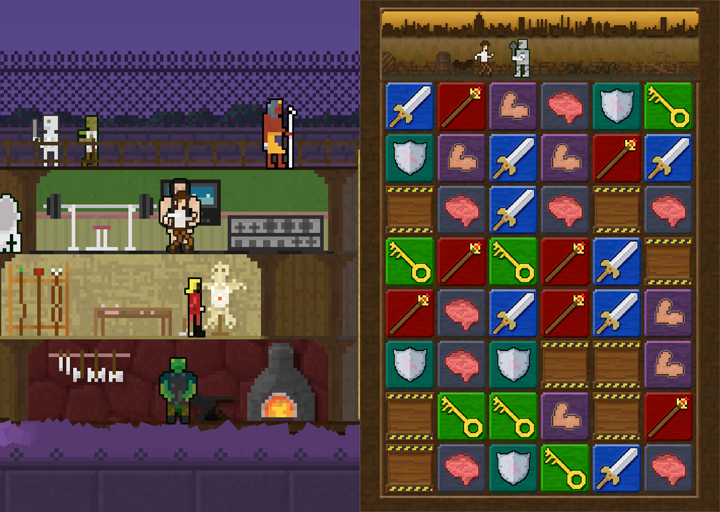Choose the staff tile between muscle and sword
The height and width of the screenshot is (512, 720).
617,157
